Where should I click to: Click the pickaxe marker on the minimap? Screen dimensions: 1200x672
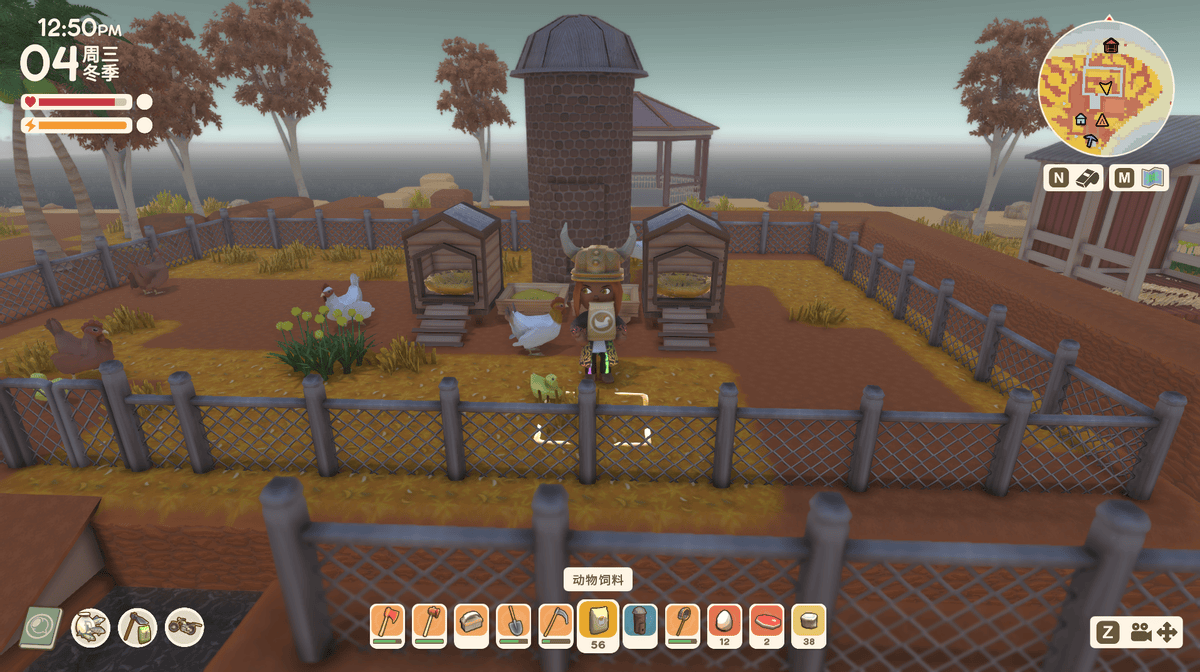pos(1089,141)
